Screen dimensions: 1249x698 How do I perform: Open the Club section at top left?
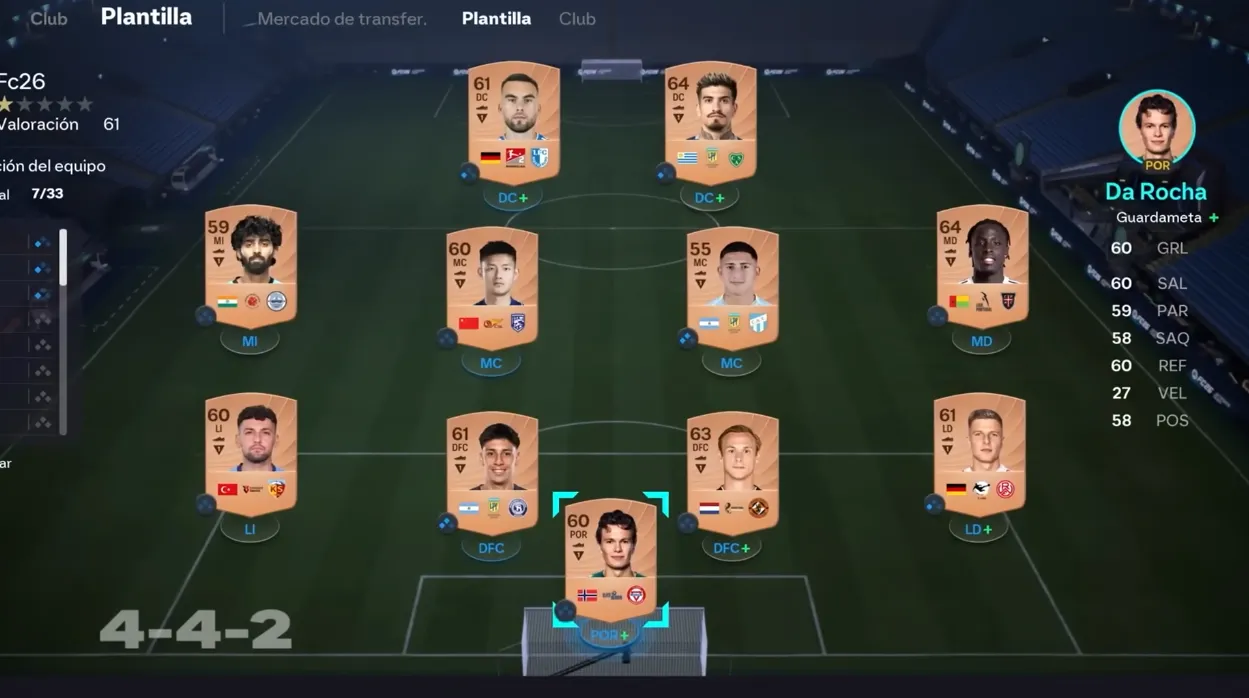click(48, 19)
